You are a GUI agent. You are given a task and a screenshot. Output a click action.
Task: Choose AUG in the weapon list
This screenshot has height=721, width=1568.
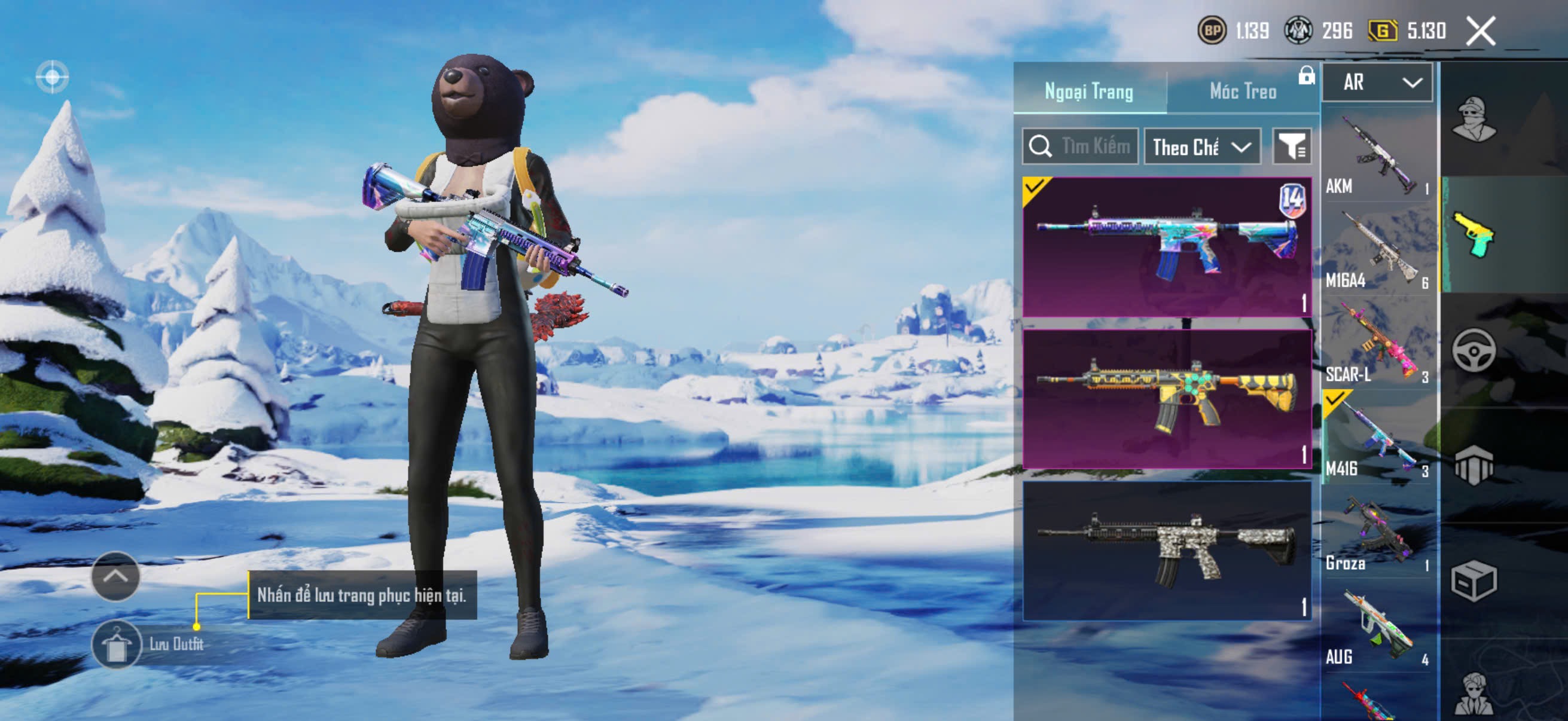[1377, 627]
